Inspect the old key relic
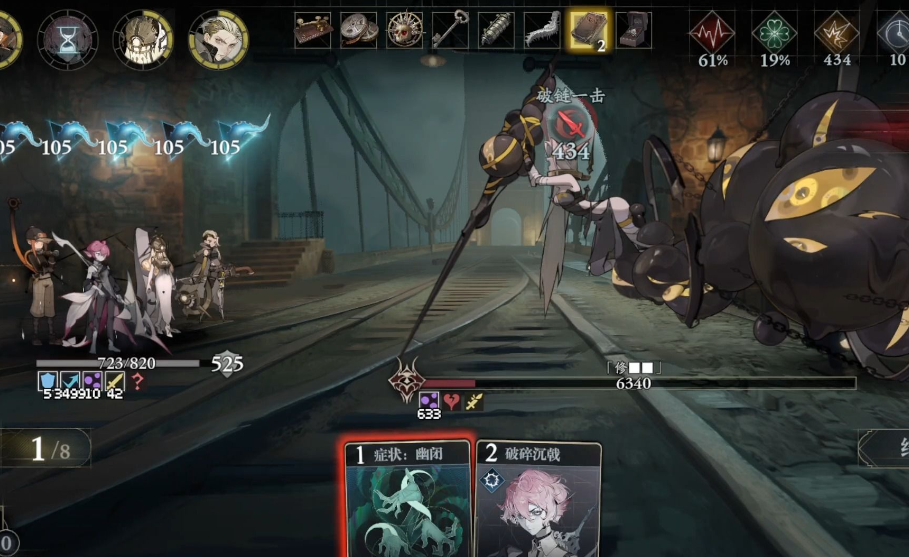Screen dimensions: 909x557 [x=450, y=30]
